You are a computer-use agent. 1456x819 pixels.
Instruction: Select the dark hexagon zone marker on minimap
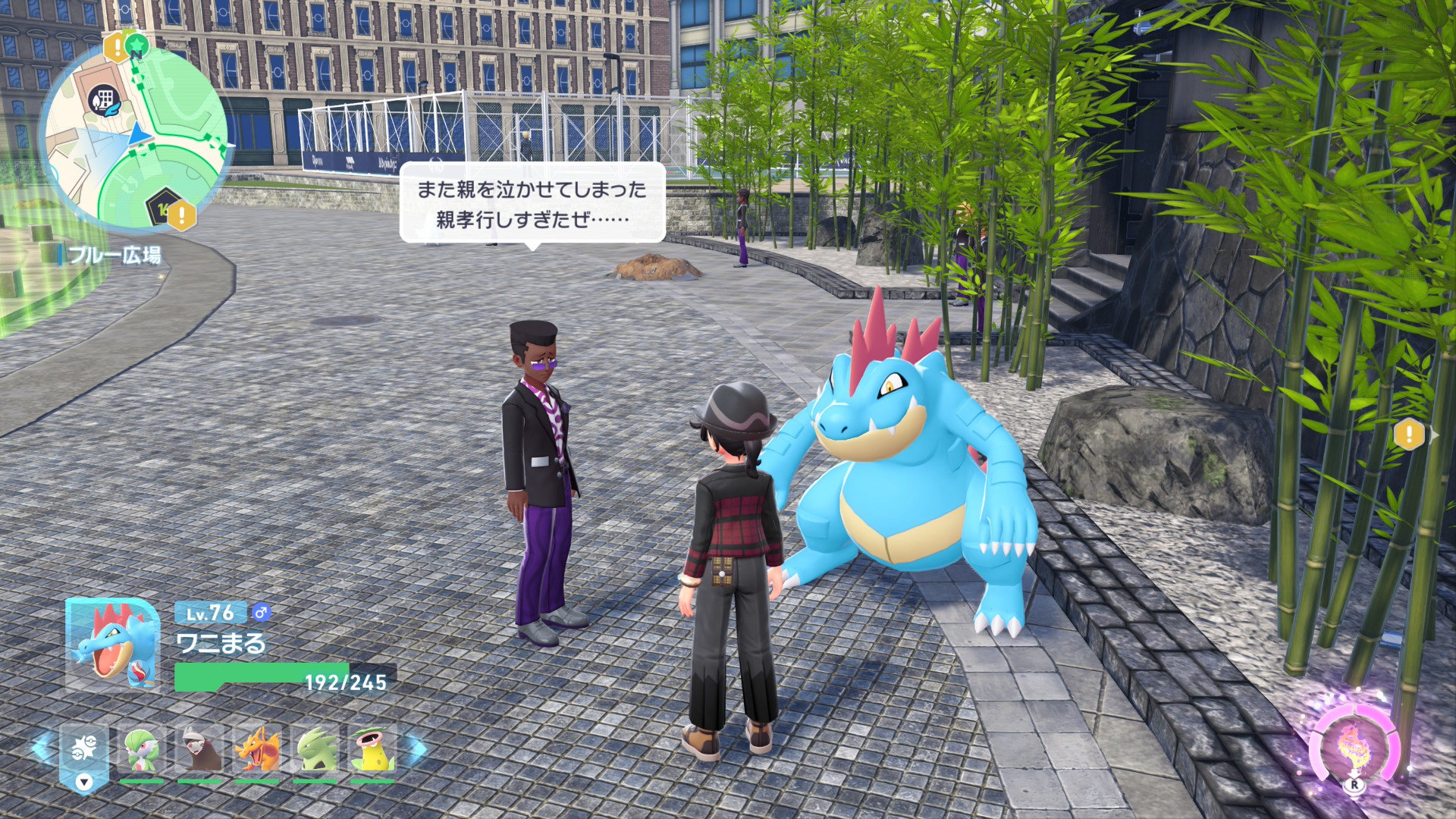tap(162, 206)
